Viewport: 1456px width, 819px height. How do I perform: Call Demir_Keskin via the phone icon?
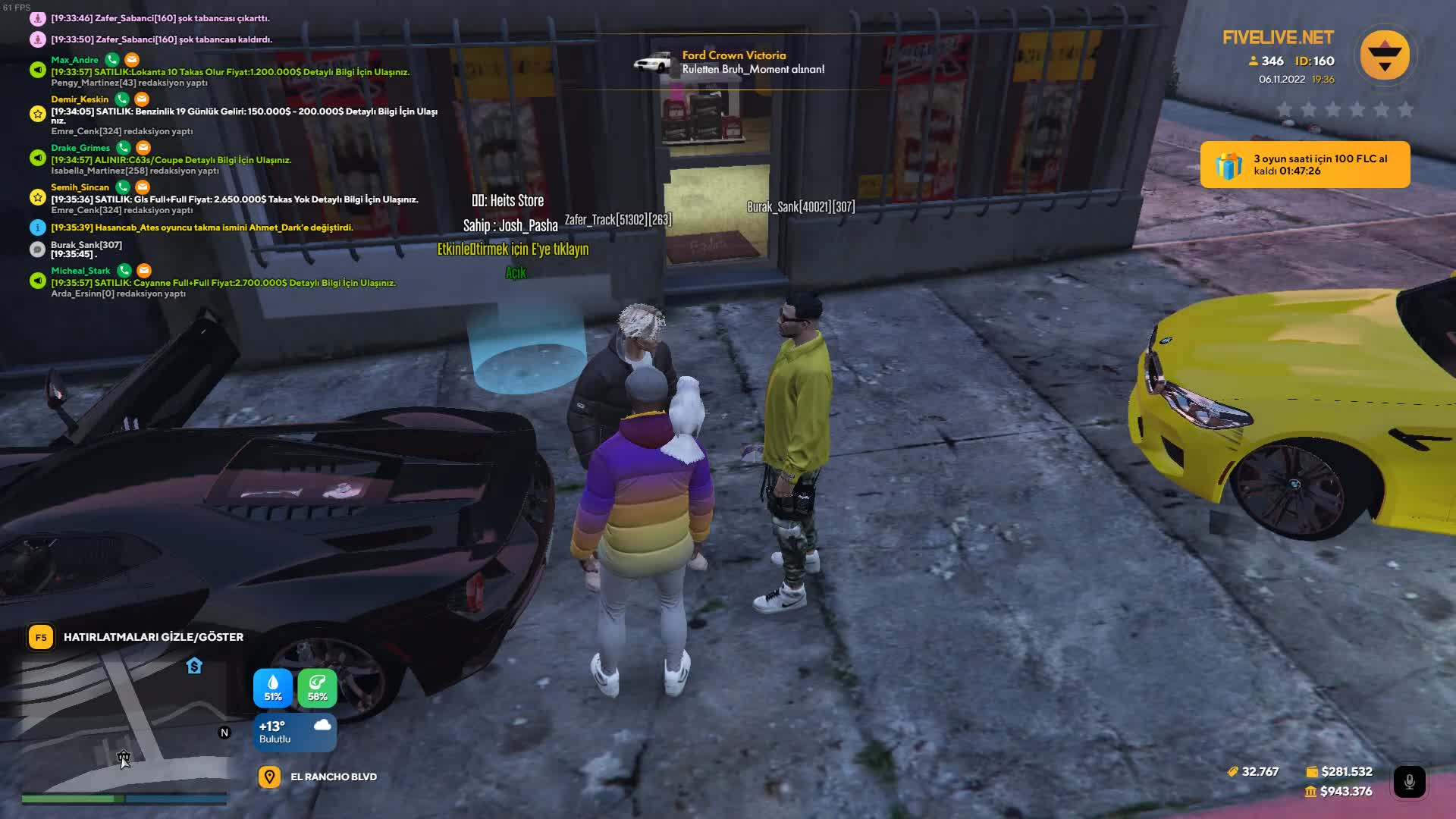[x=122, y=99]
